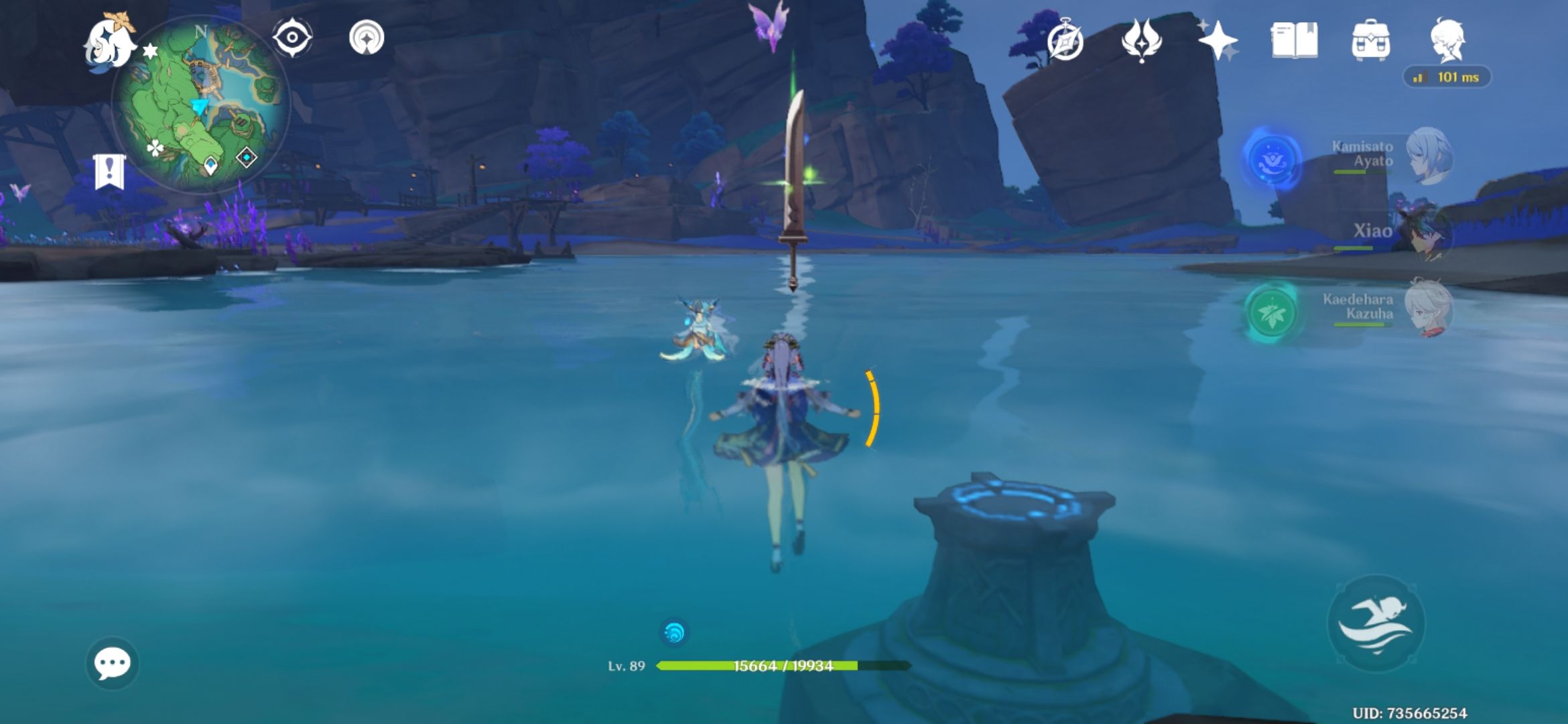Activate Elemental Sight next to the minimap
Screen dimensions: 1568x724
coord(291,39)
